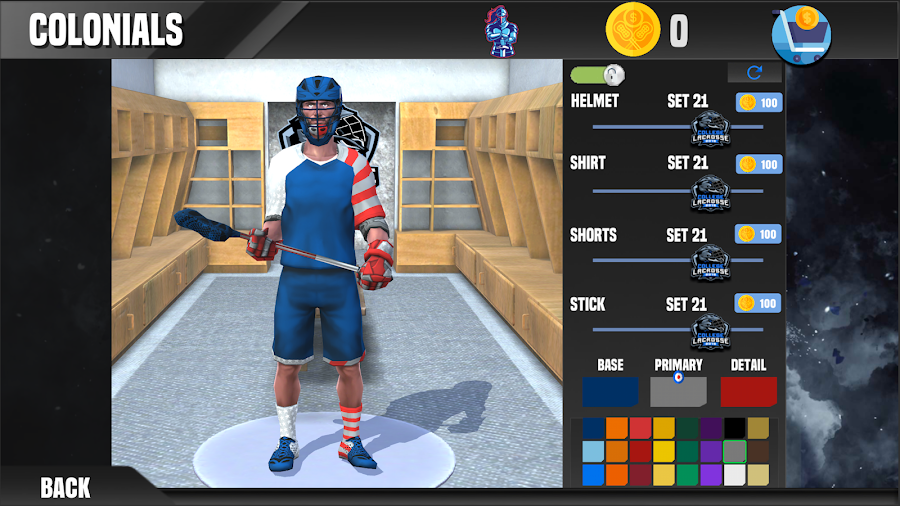Buy the shirt set for 100 coins
Image resolution: width=900 pixels, height=506 pixels.
click(759, 163)
